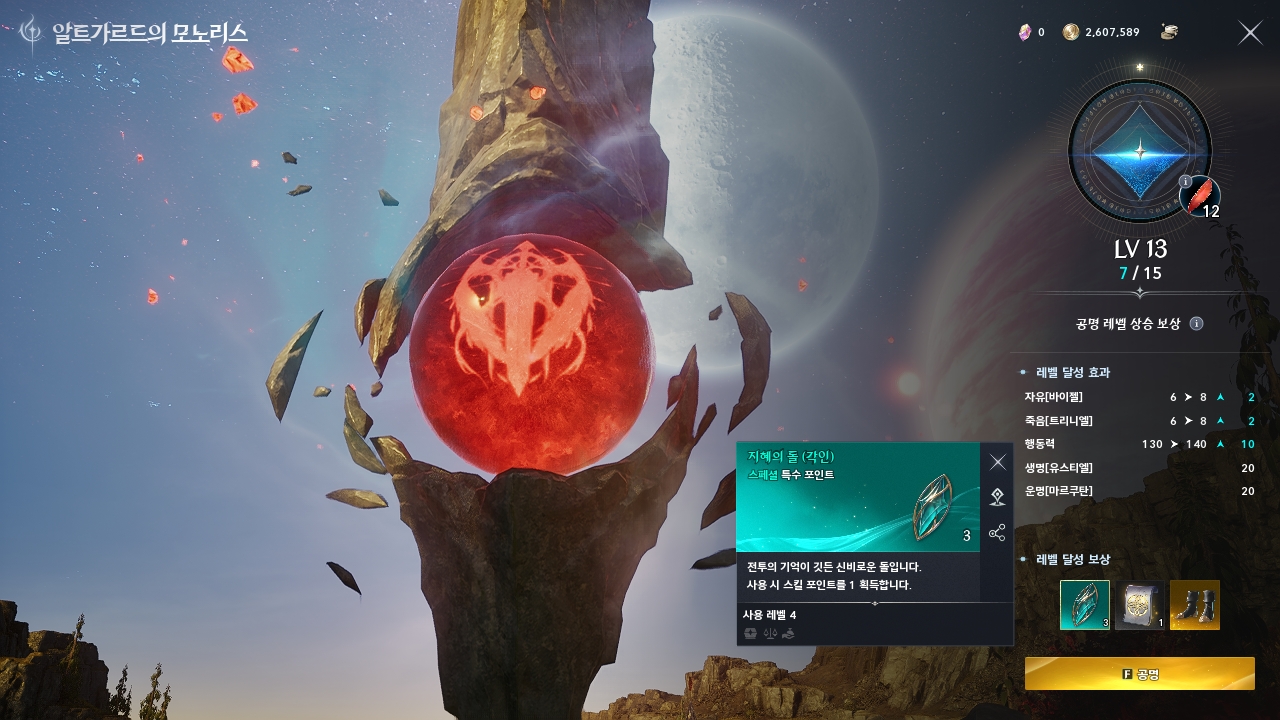Click the share icon on the item tooltip
This screenshot has width=1280, height=720.
click(997, 533)
